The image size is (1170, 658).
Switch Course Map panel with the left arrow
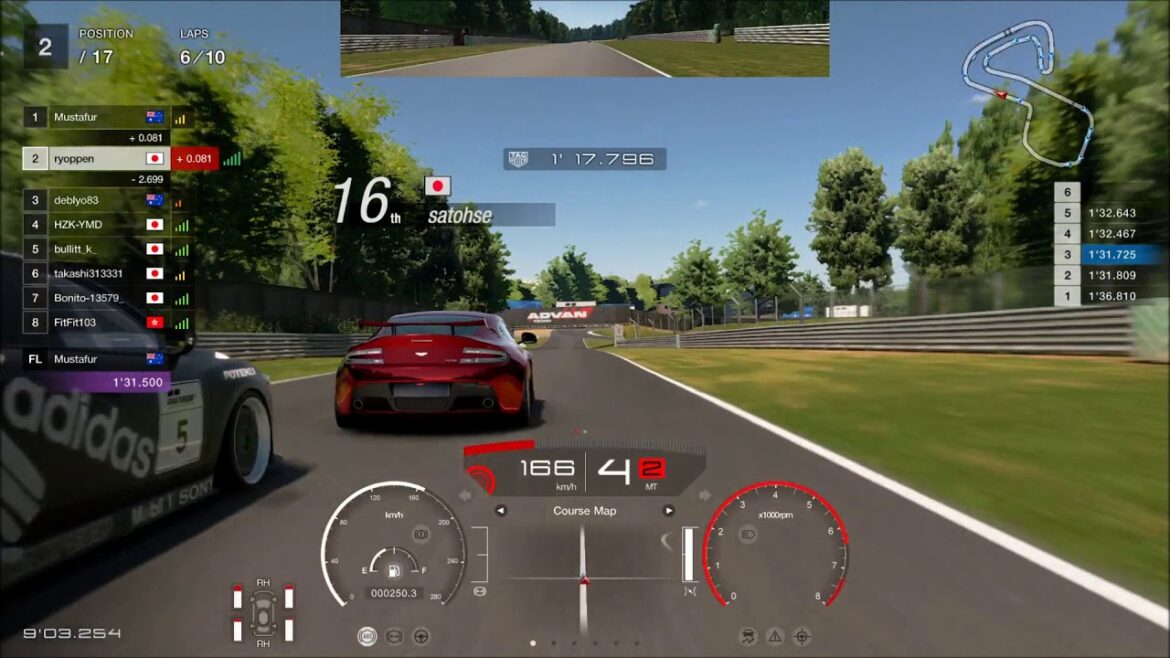(501, 511)
